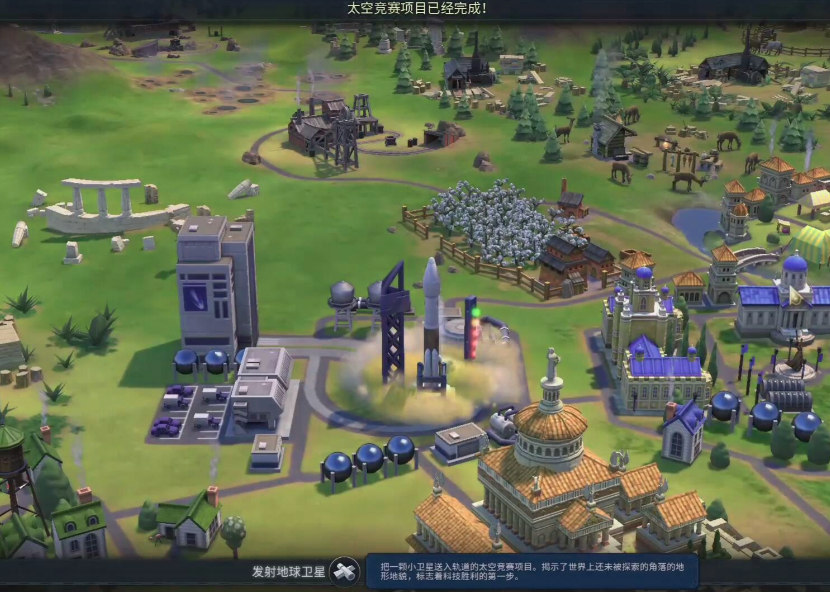Screen dimensions: 830x592
Task: Click the Launch Earth Satellite project icon
Action: tap(344, 572)
